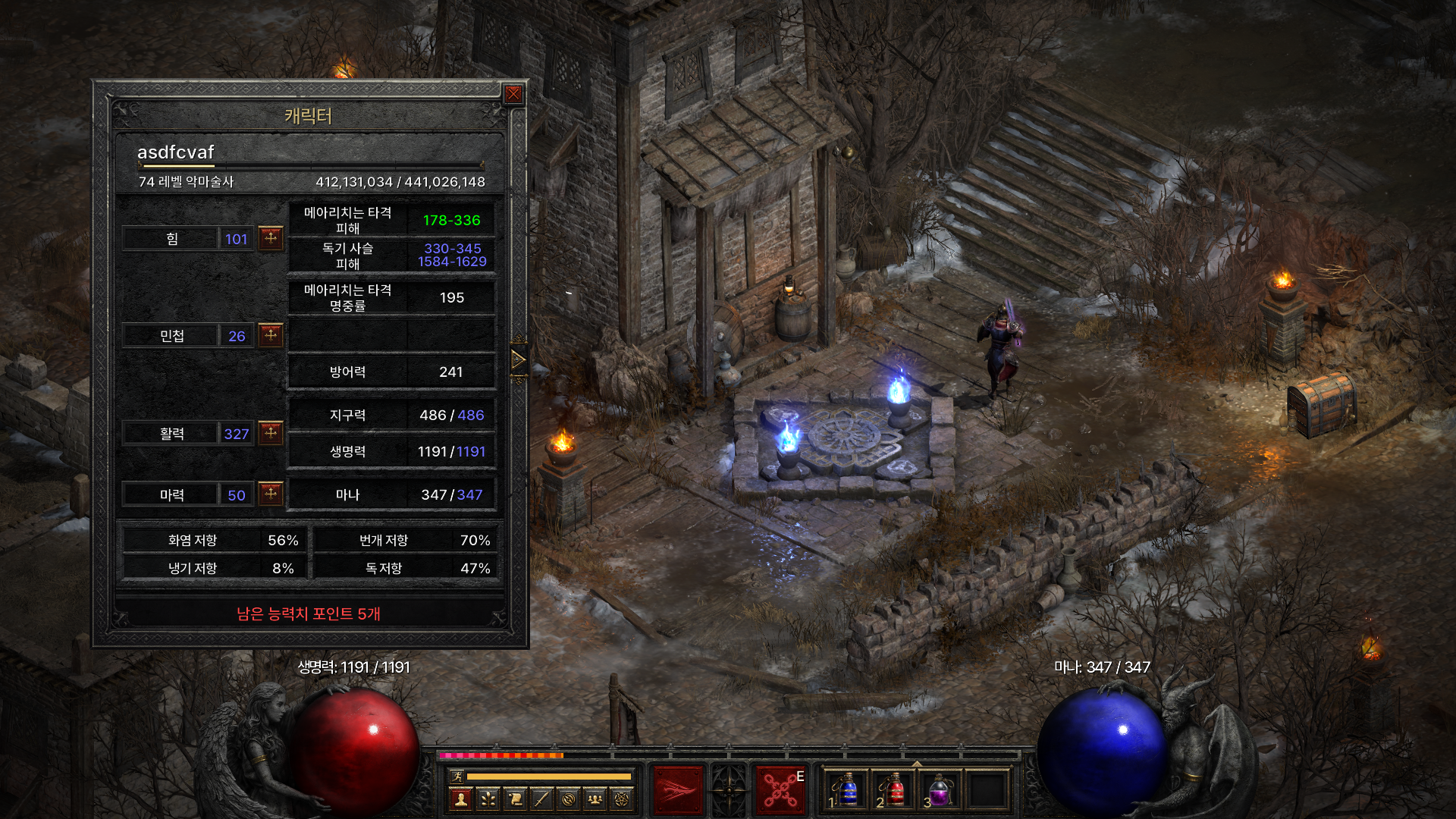The image size is (1456, 819).
Task: Open the quest scroll icon
Action: pos(515,799)
